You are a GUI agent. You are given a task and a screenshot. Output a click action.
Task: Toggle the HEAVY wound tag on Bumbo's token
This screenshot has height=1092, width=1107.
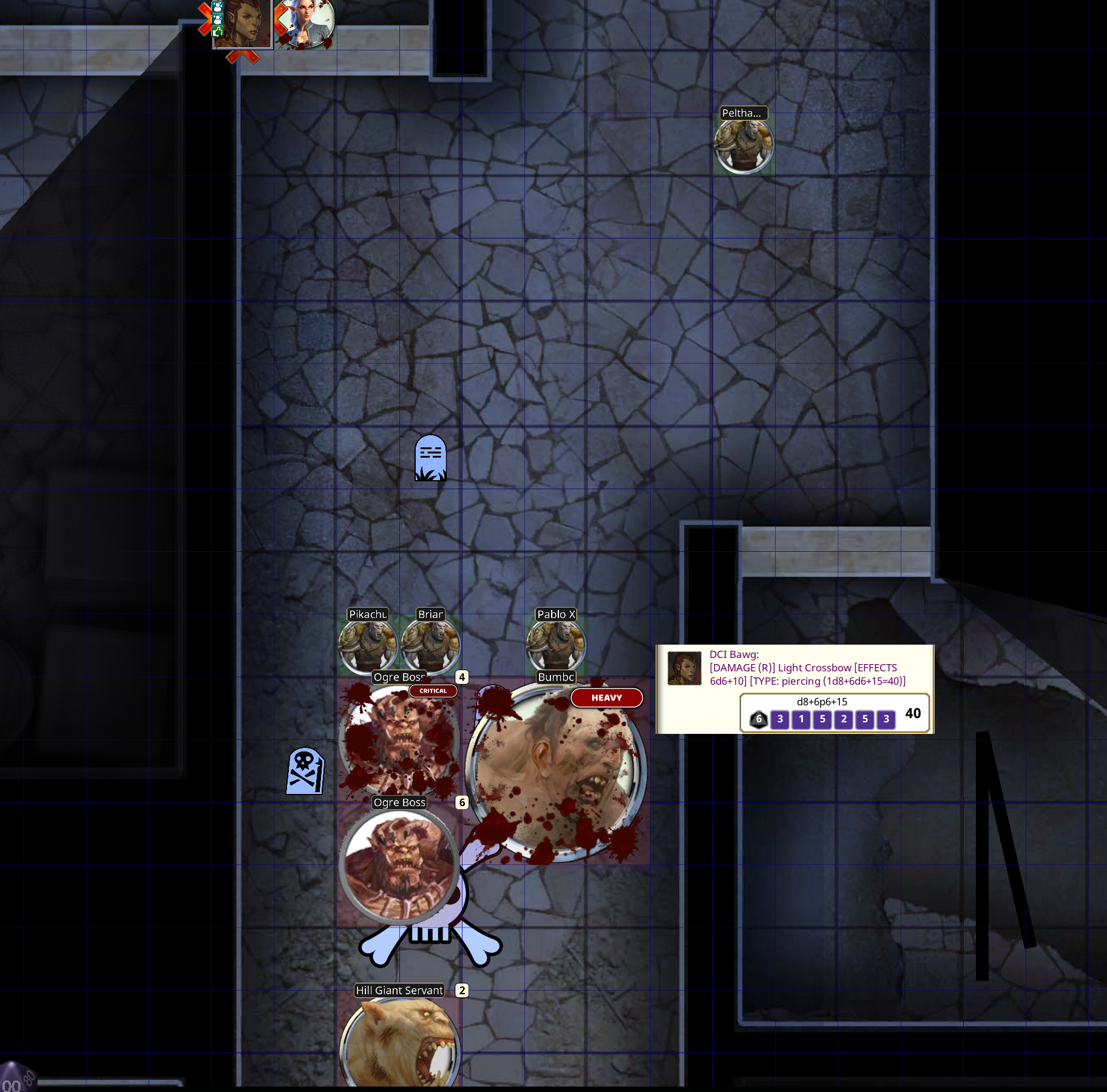pyautogui.click(x=606, y=698)
